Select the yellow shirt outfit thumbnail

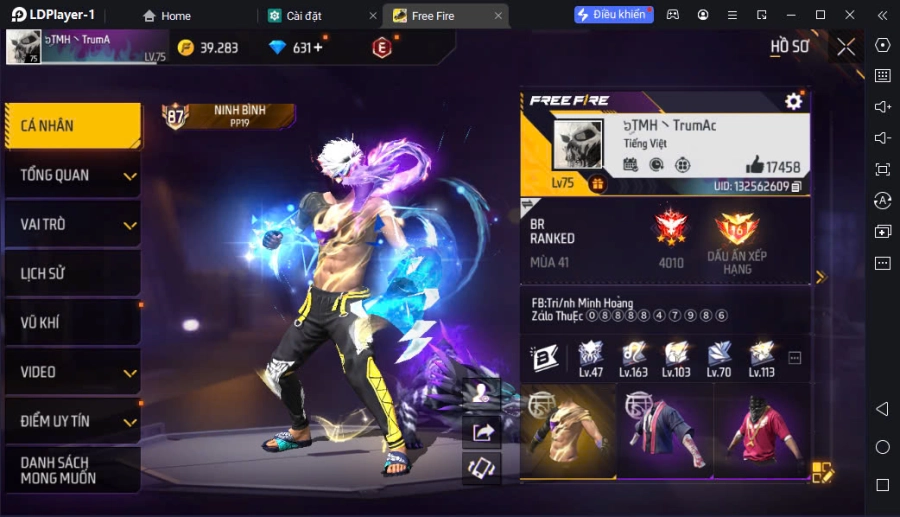tap(567, 432)
